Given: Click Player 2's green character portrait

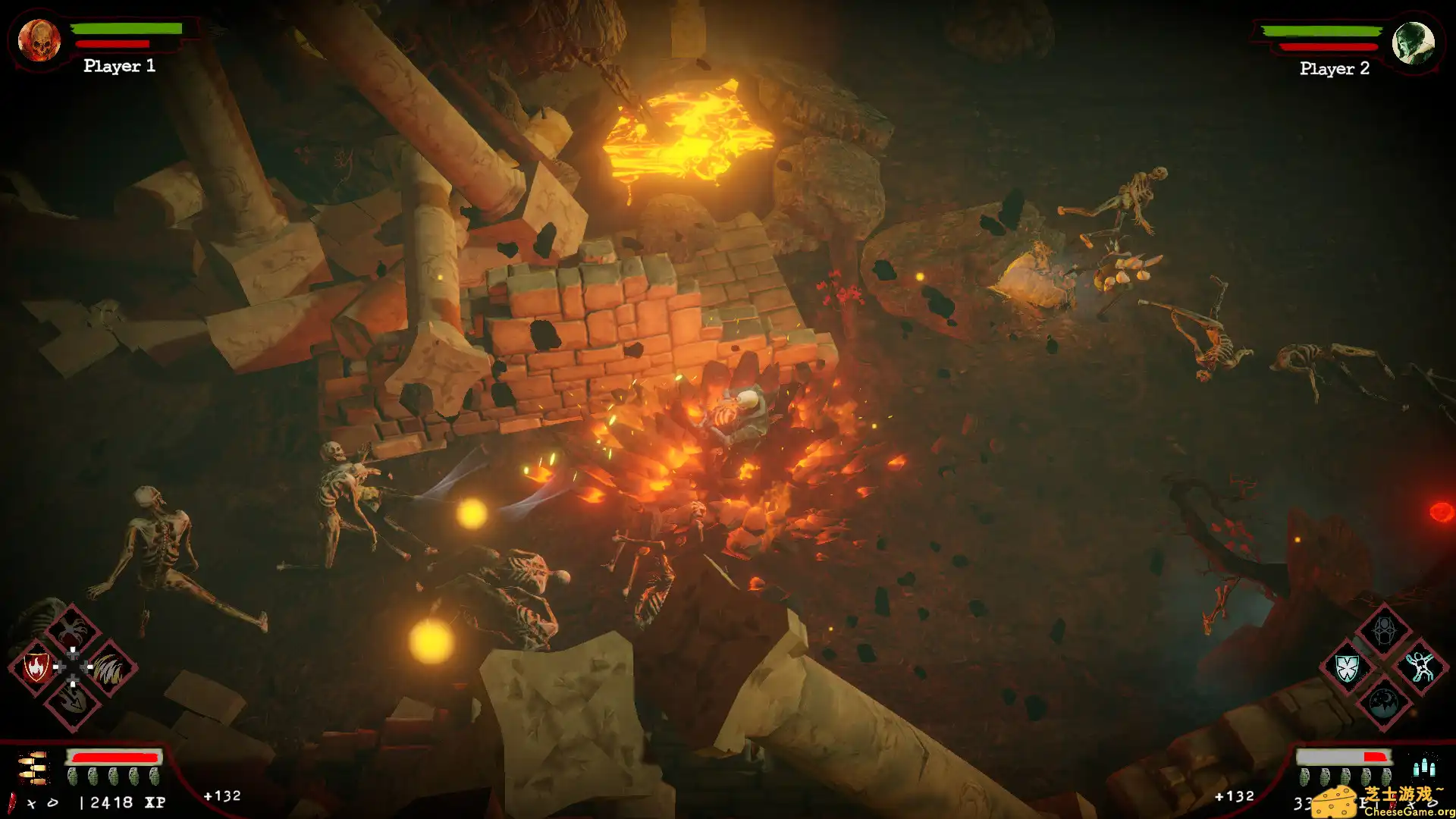Looking at the screenshot, I should (x=1414, y=43).
